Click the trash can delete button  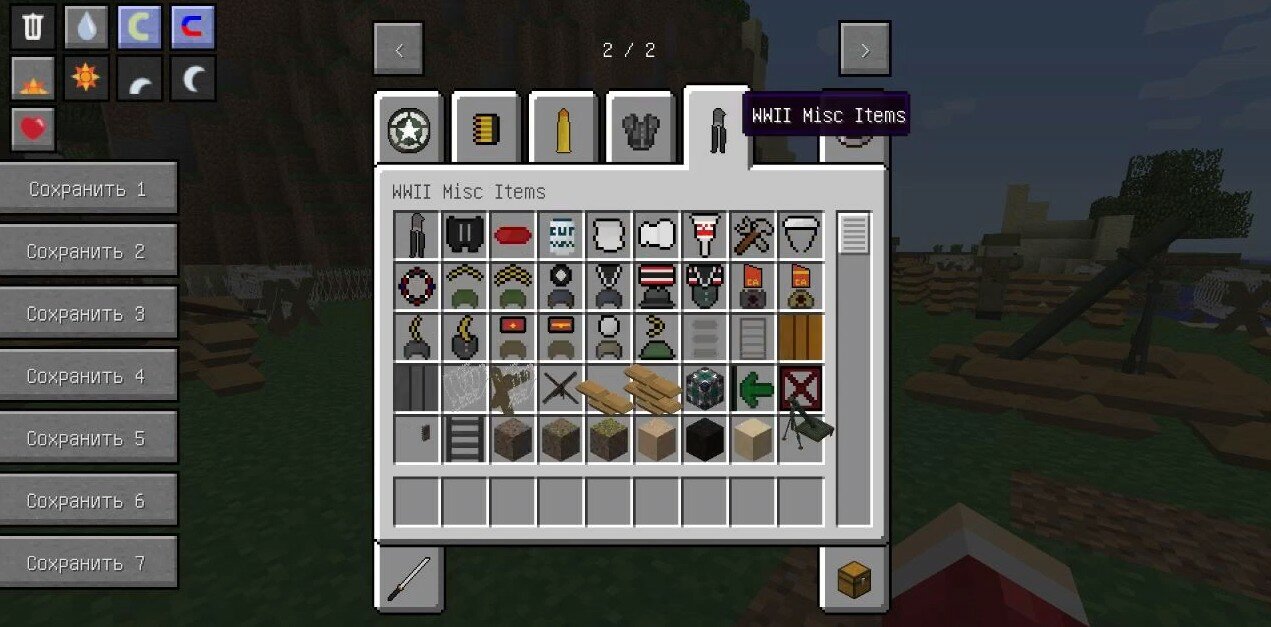33,27
